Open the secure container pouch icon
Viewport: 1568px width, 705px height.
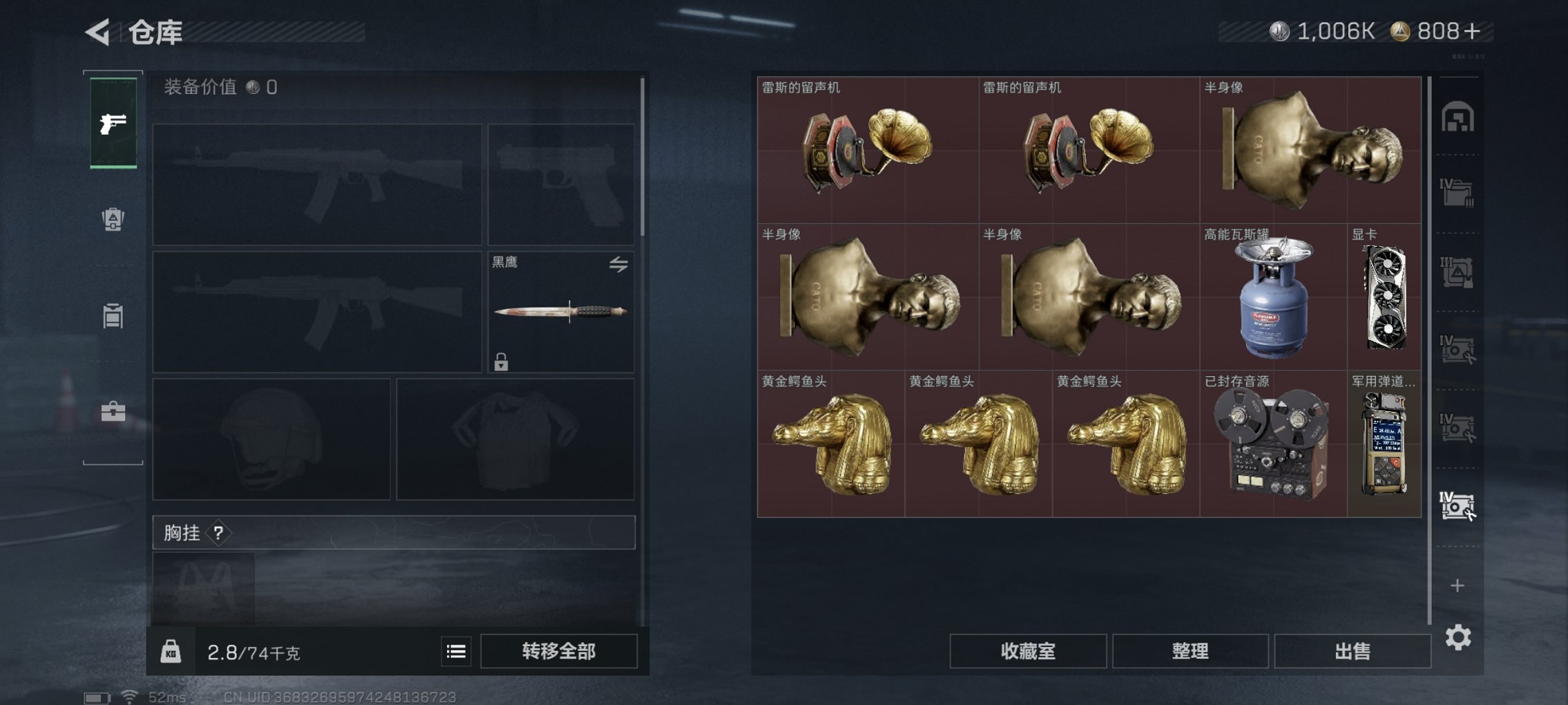tap(113, 315)
